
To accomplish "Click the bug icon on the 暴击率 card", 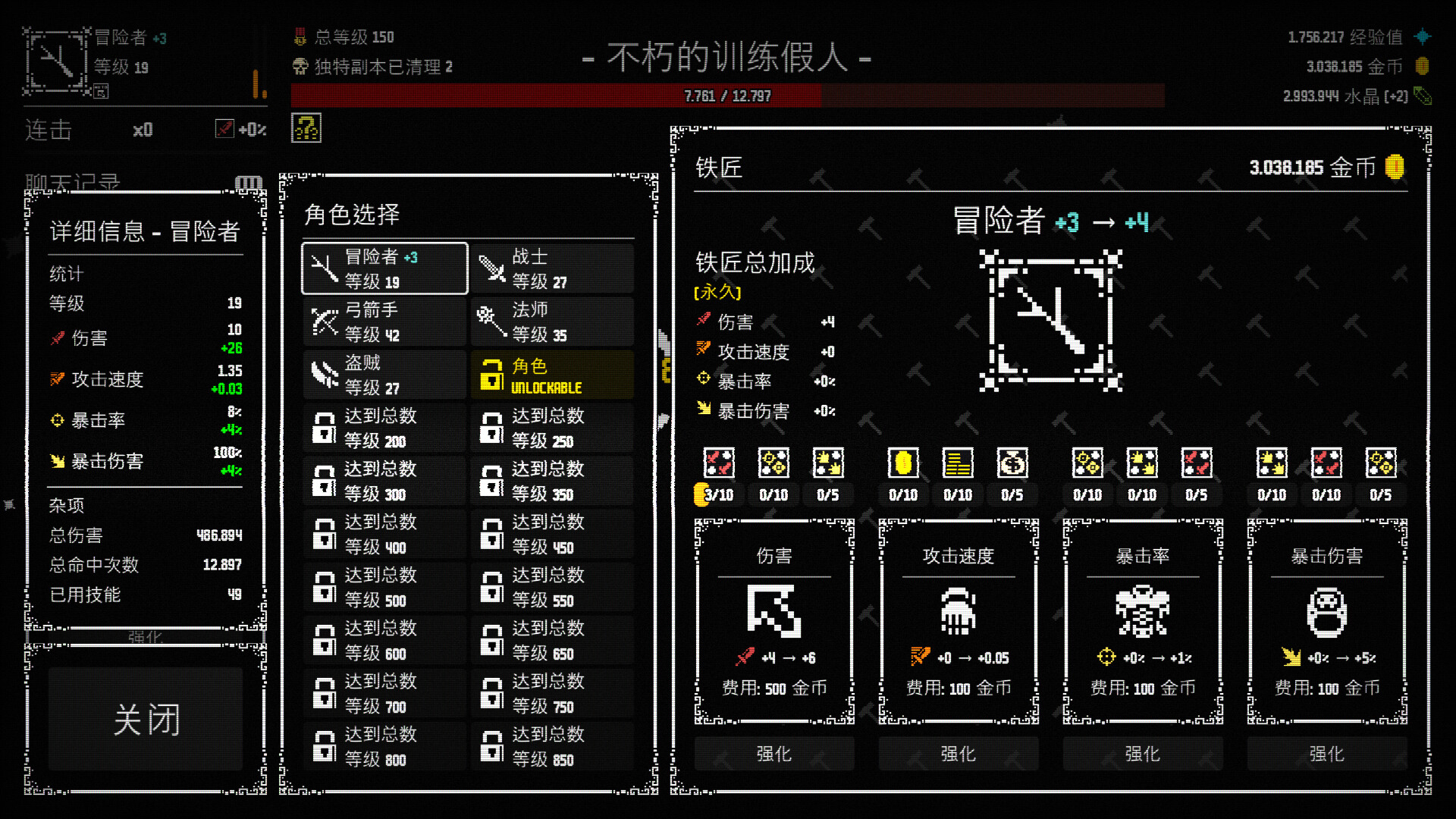I will (1142, 613).
